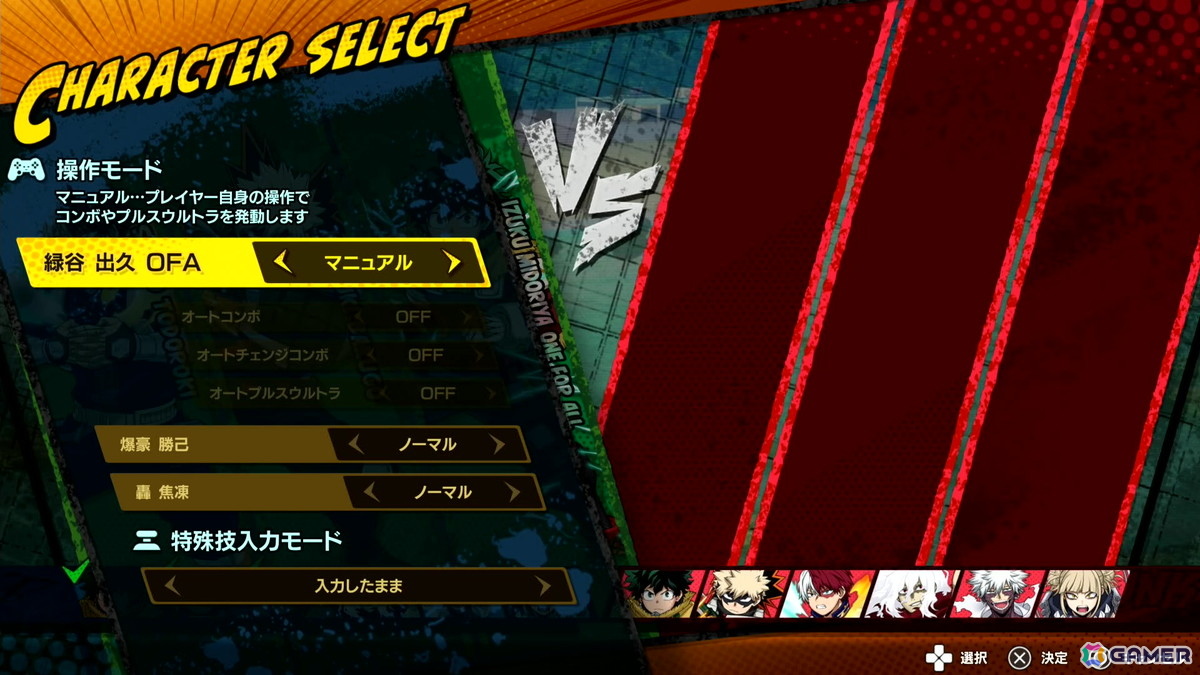Viewport: 1200px width, 675px height.
Task: Click right arrow next to マニュアル
Action: 453,263
